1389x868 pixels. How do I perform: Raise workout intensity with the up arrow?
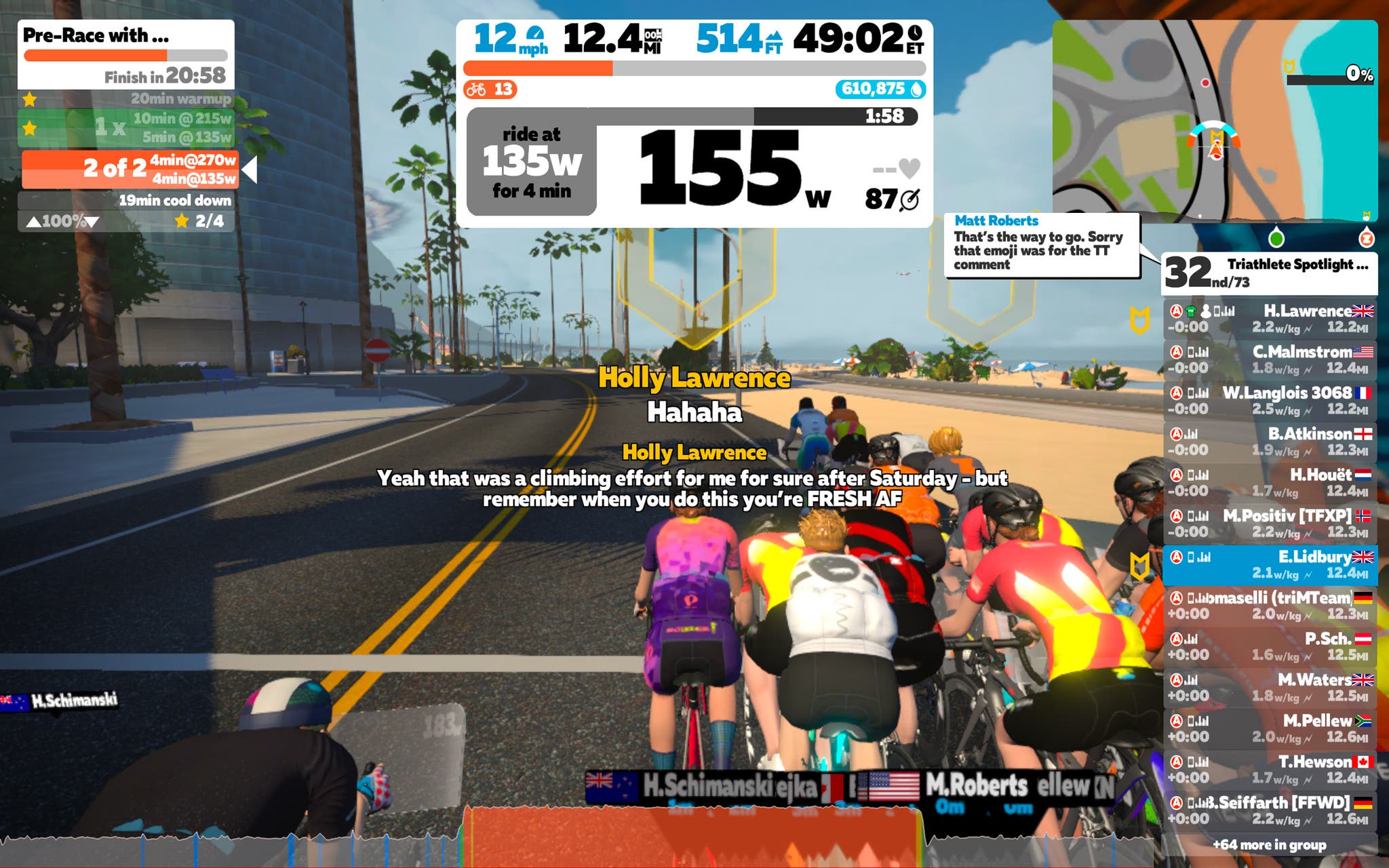point(33,222)
